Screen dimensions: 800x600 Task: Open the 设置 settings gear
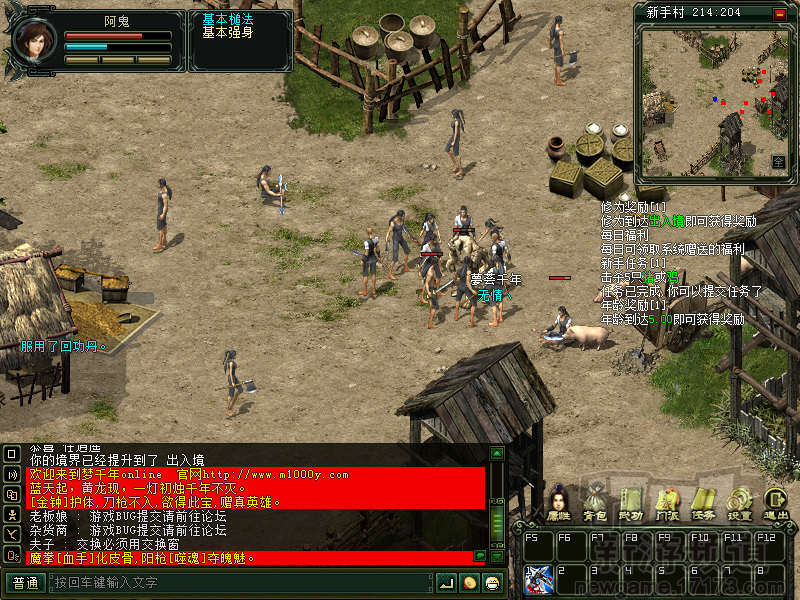point(739,502)
